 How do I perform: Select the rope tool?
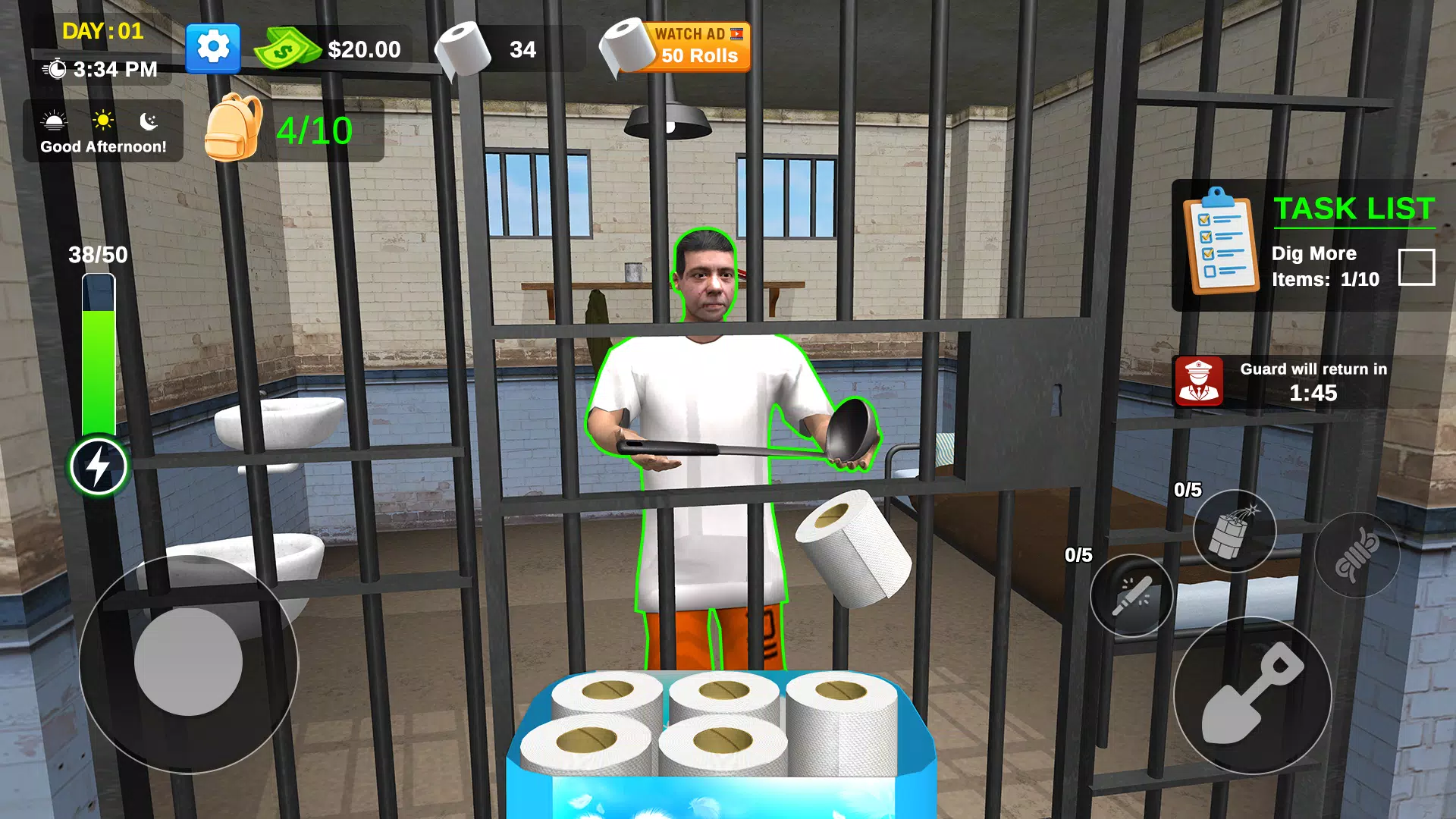(1357, 554)
